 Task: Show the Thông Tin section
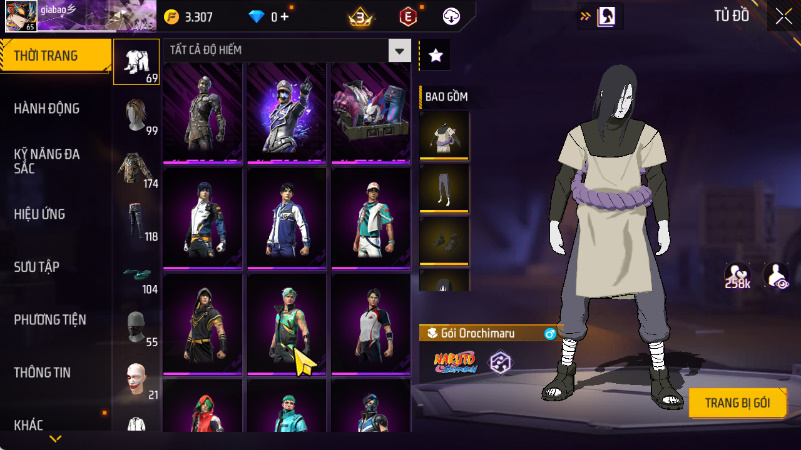[42, 372]
